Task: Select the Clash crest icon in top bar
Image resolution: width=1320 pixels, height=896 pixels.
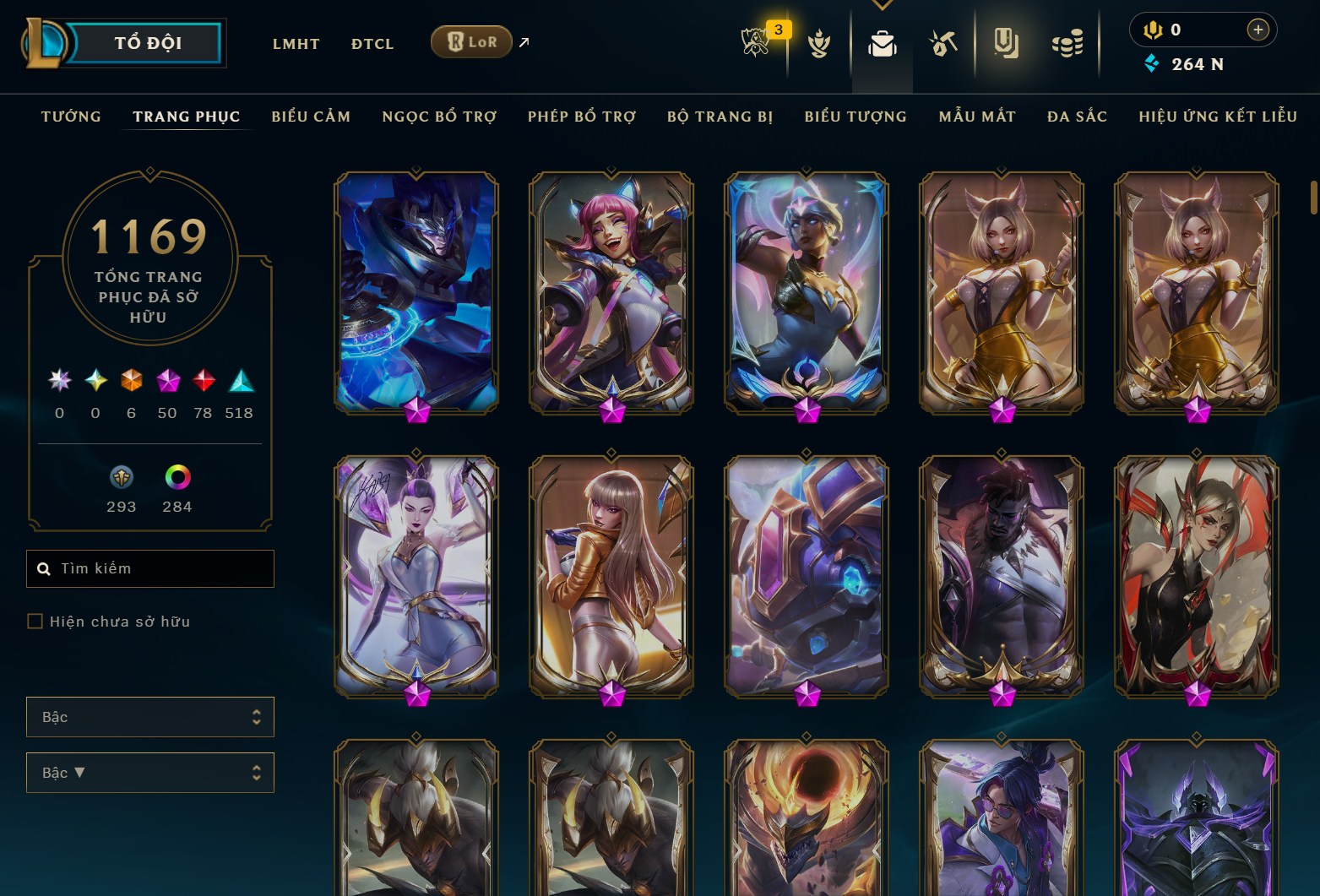Action: (x=820, y=44)
